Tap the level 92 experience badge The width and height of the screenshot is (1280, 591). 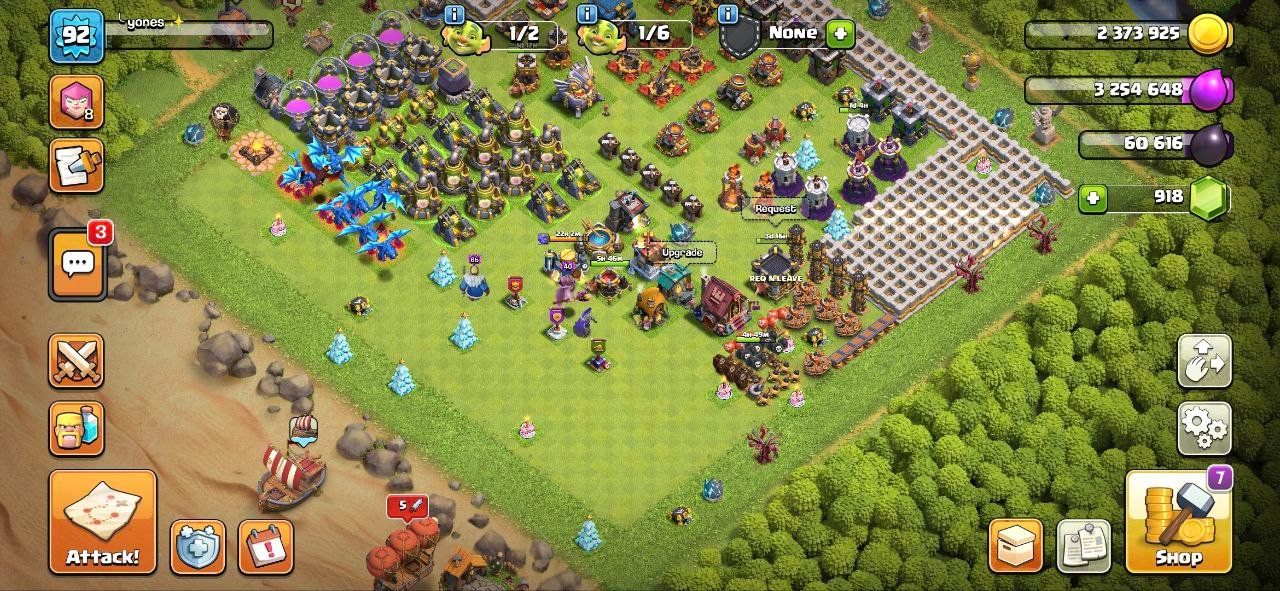pyautogui.click(x=76, y=36)
